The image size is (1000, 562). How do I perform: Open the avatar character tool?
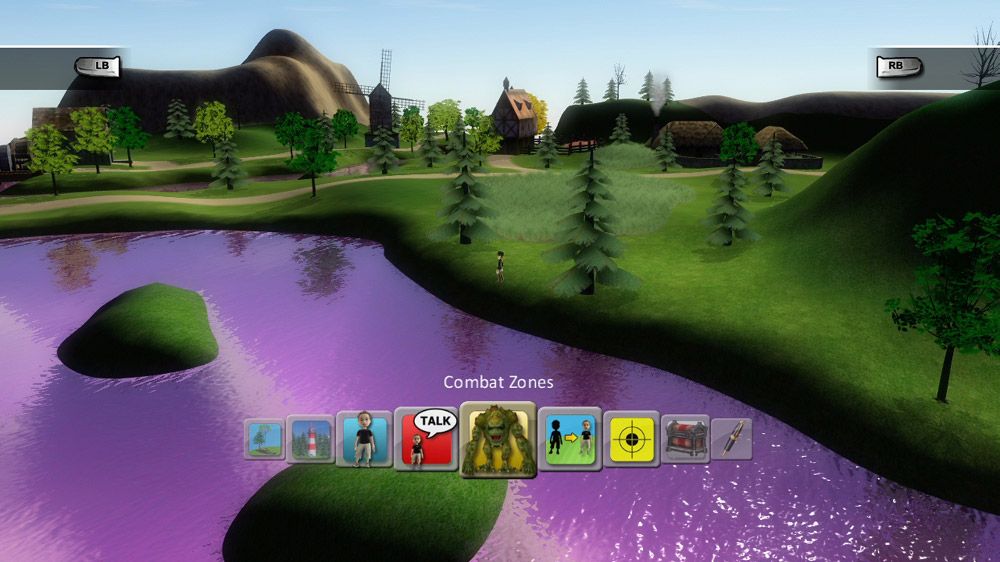click(x=362, y=440)
